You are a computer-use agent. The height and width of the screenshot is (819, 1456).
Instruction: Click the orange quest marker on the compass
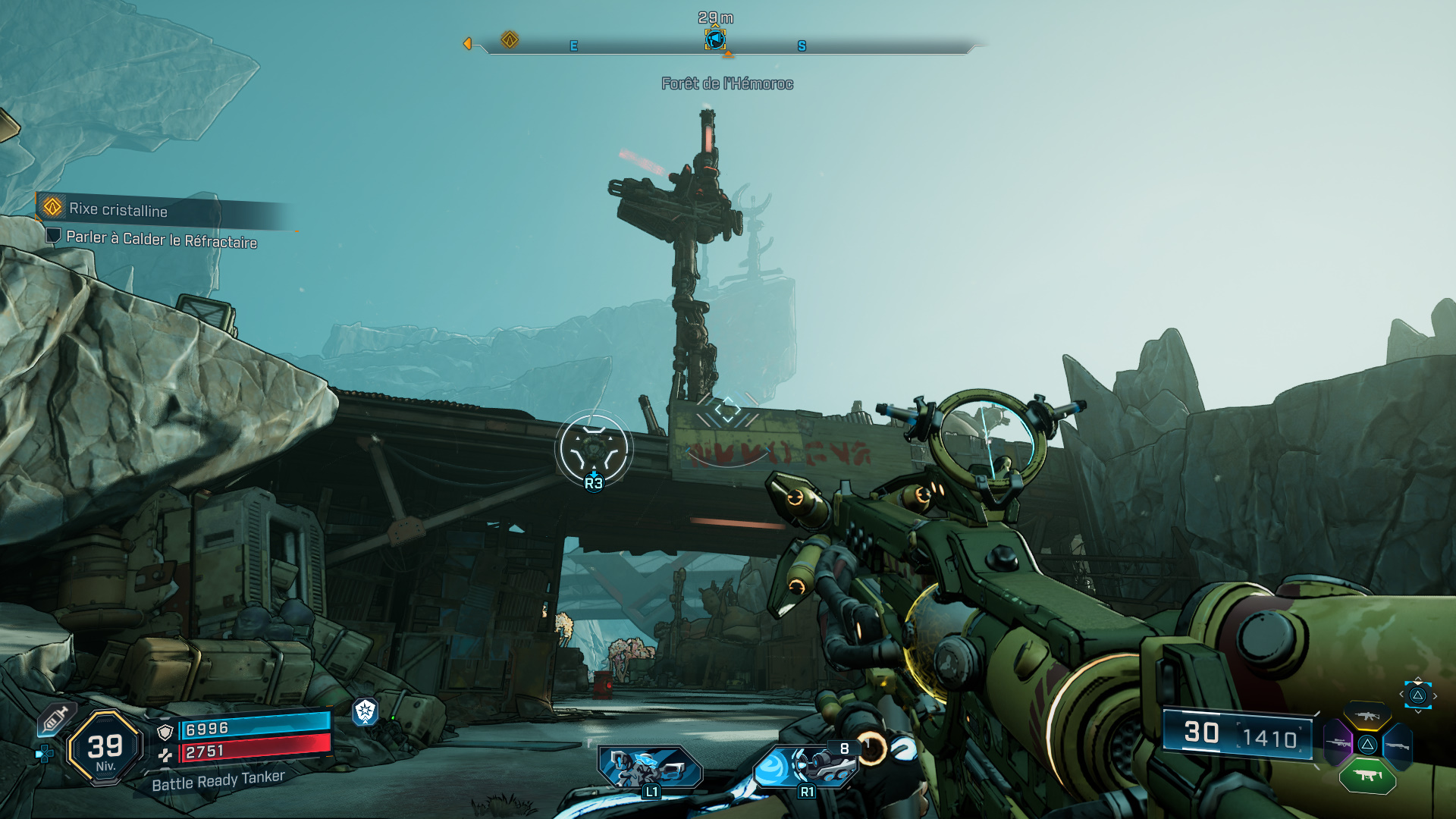pyautogui.click(x=510, y=39)
